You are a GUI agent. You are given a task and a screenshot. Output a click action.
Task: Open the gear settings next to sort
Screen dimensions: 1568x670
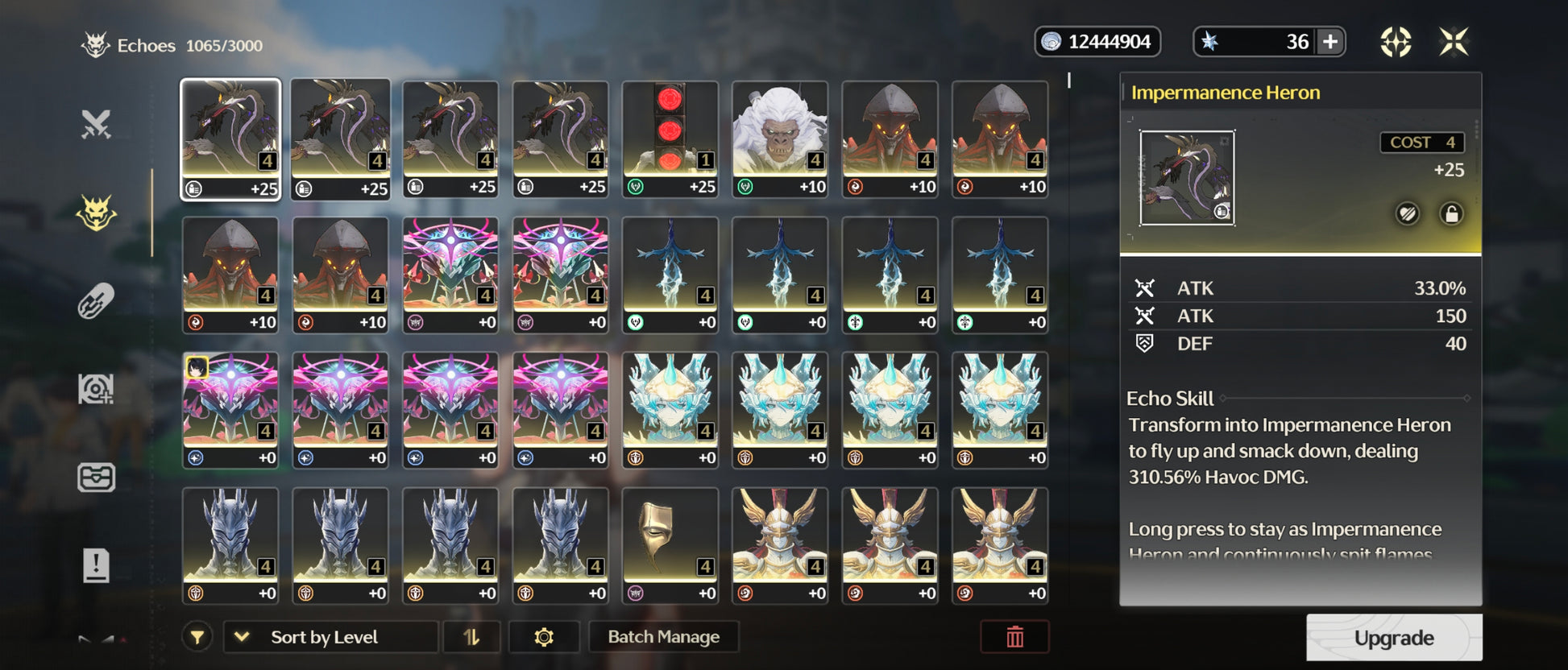coord(544,637)
